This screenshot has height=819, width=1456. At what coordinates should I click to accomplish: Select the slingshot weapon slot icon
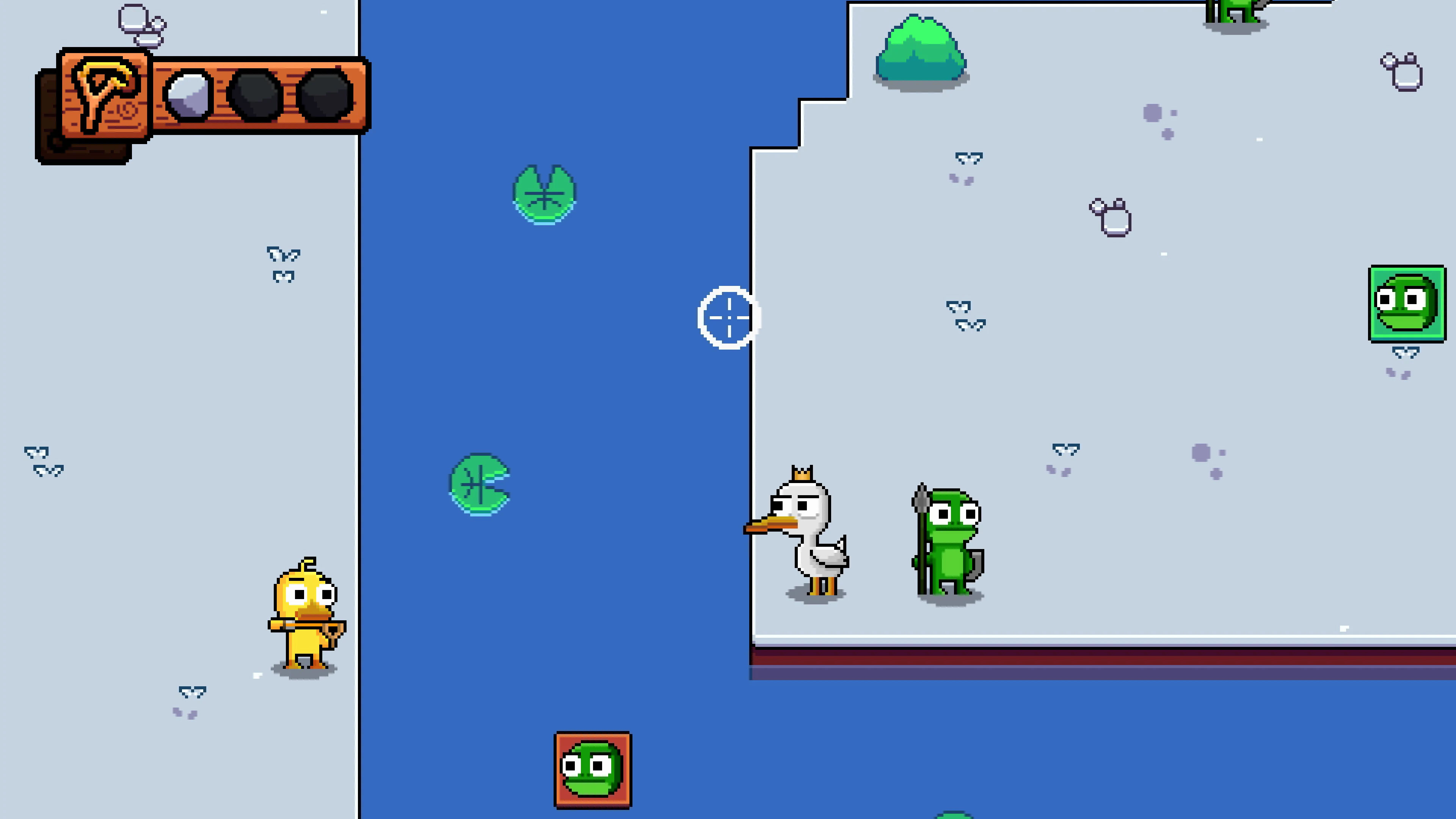click(105, 93)
